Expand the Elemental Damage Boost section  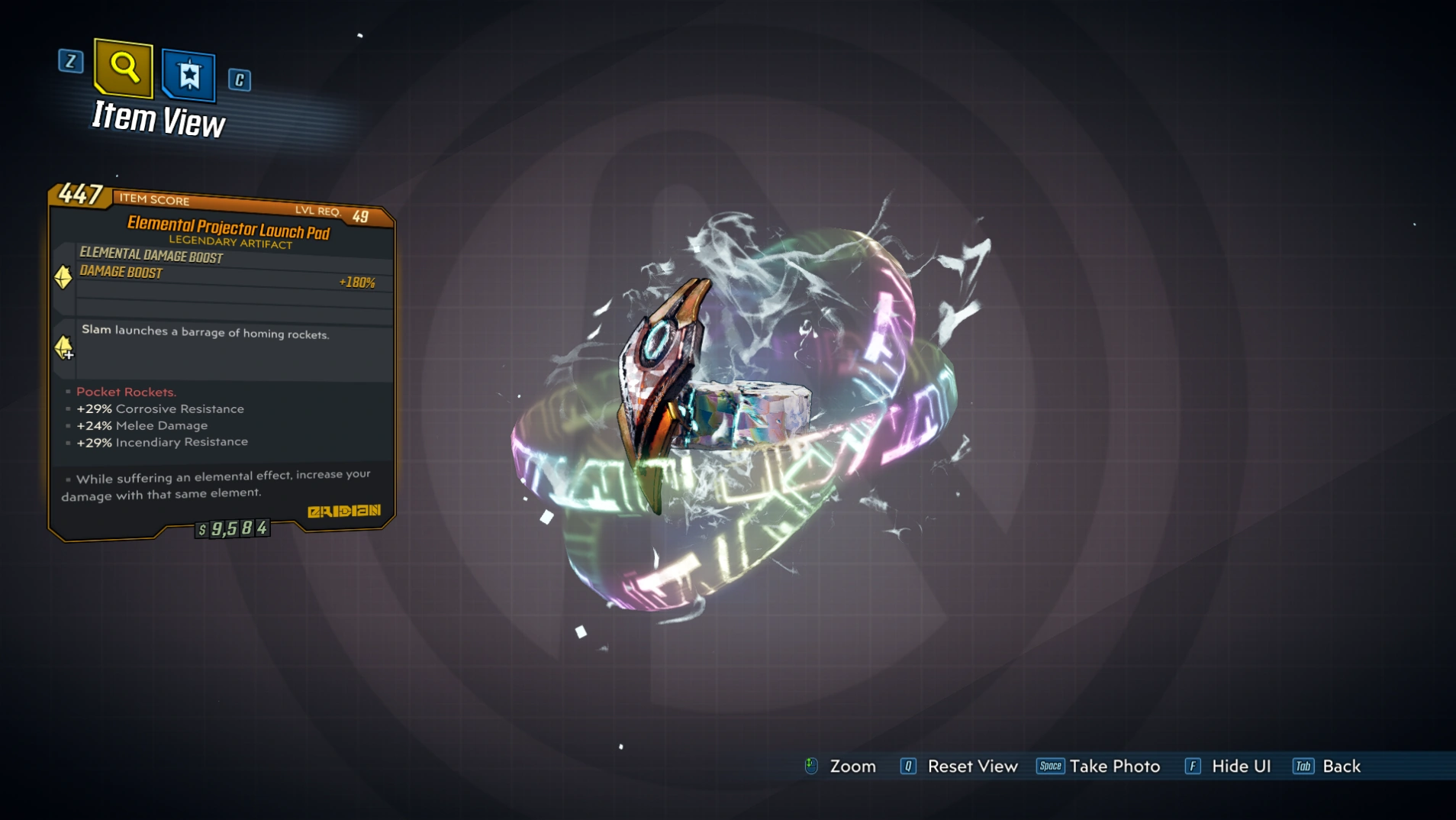point(150,257)
